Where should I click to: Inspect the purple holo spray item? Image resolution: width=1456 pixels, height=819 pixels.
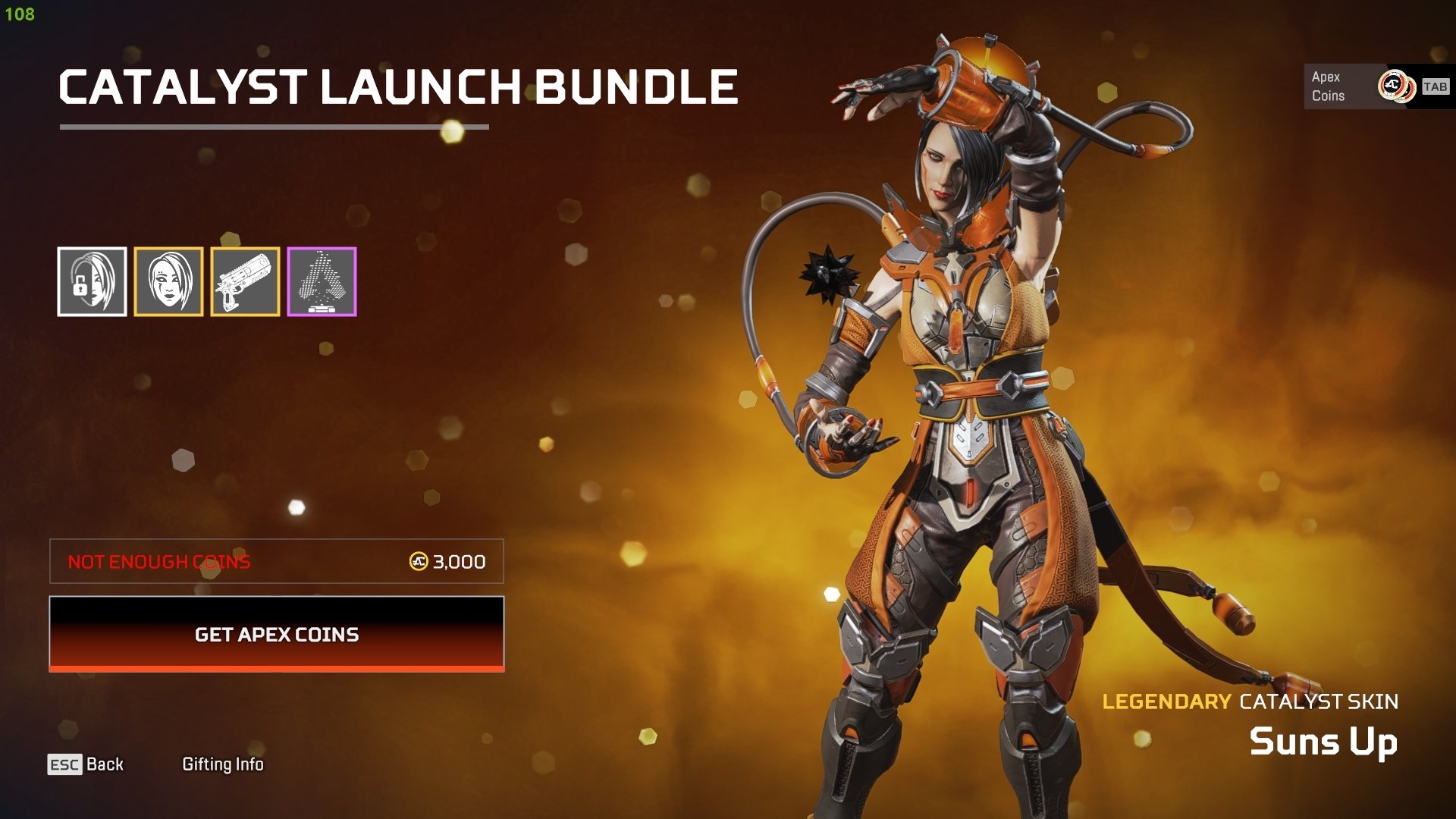[x=322, y=281]
